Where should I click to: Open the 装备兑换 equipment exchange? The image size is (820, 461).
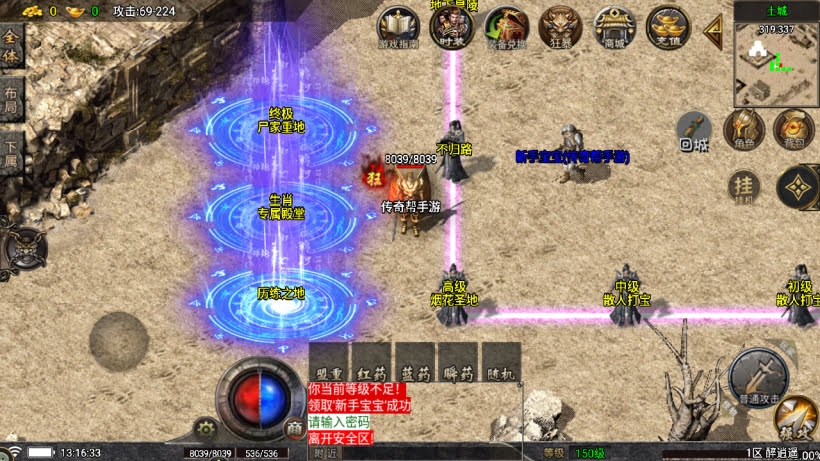[x=506, y=28]
